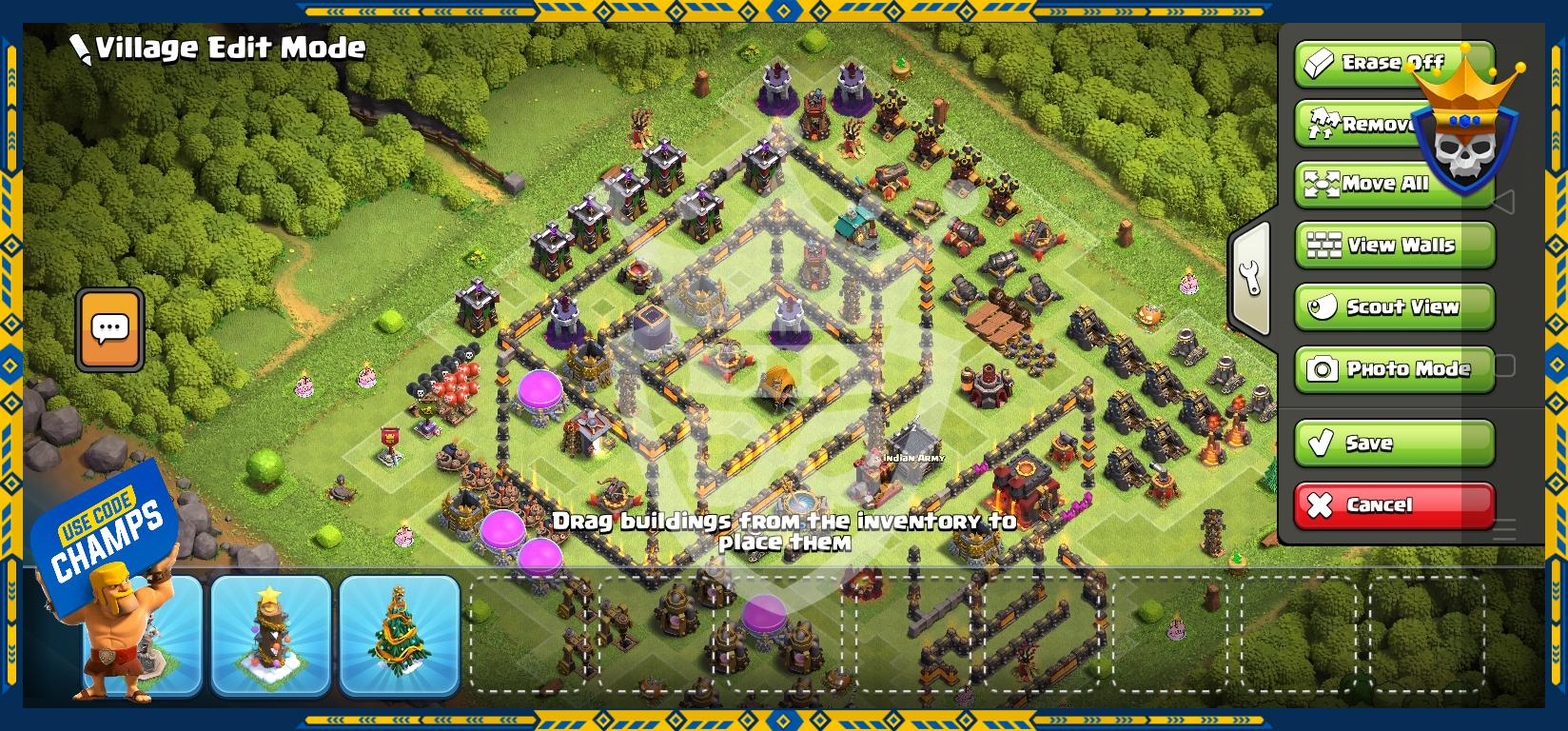The width and height of the screenshot is (1568, 731).
Task: Activate Photo Mode
Action: coord(1395,368)
